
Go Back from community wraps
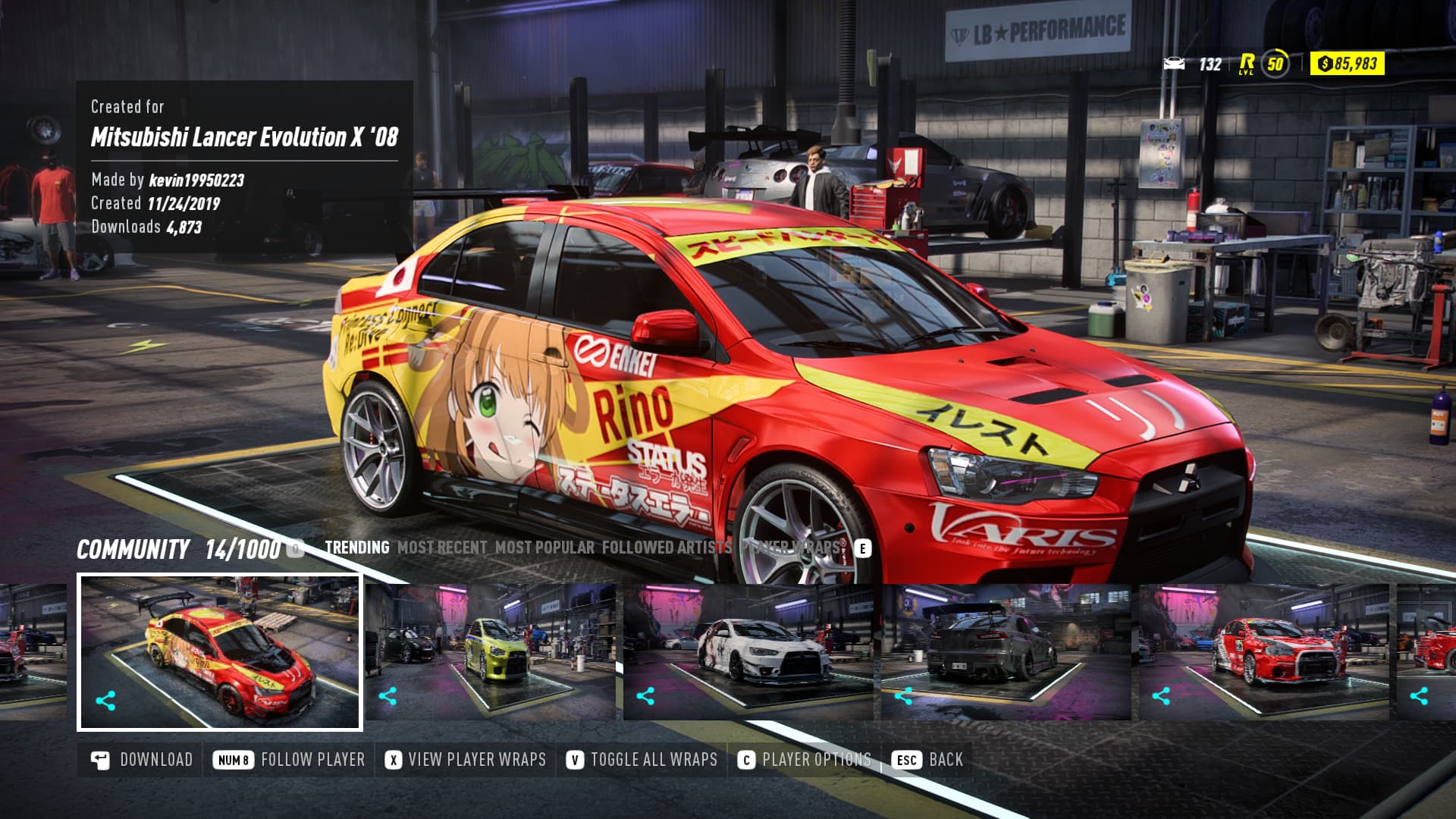[x=927, y=760]
